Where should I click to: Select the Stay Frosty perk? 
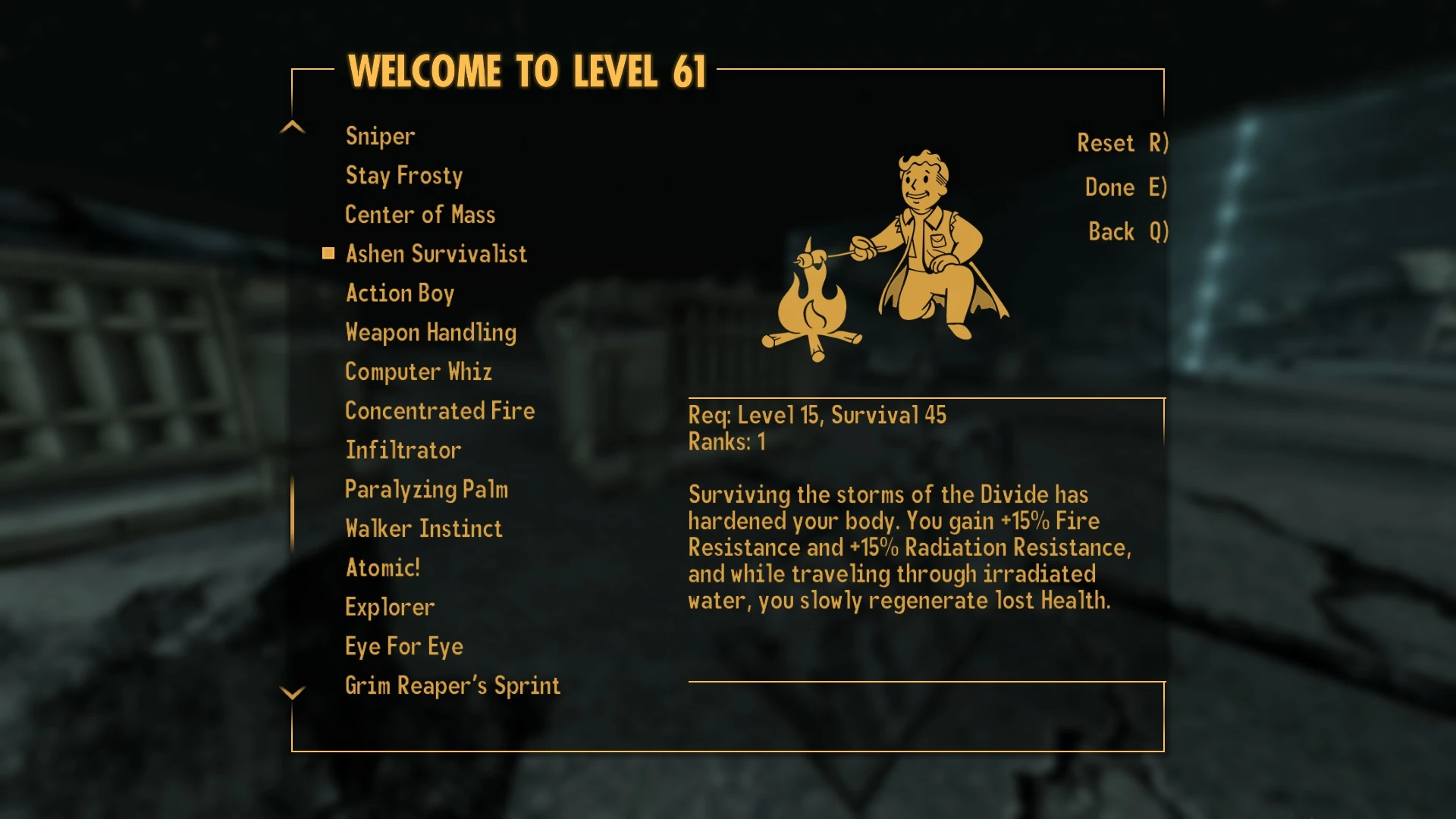pos(403,175)
